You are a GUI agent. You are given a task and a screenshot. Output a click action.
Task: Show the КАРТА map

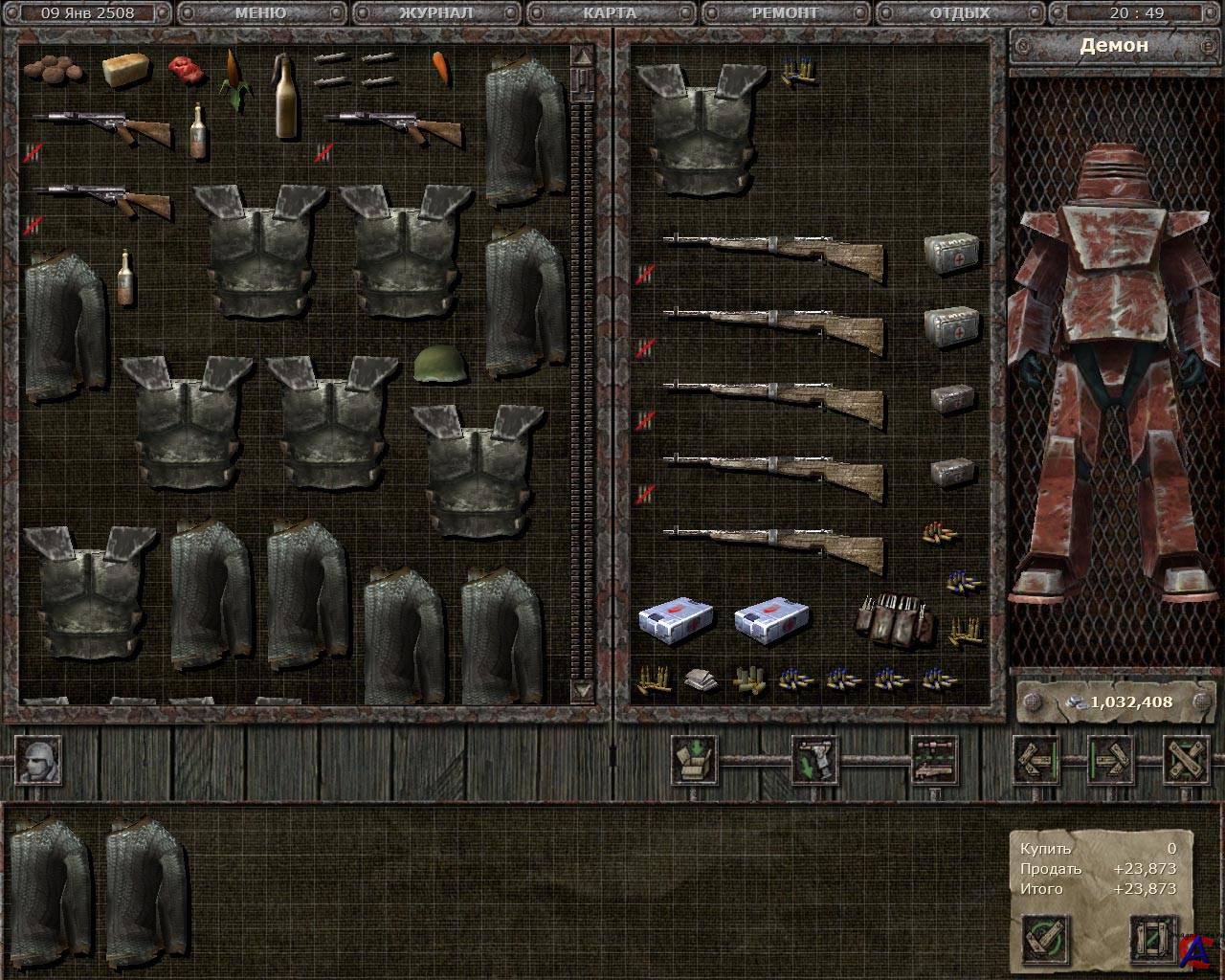point(609,13)
